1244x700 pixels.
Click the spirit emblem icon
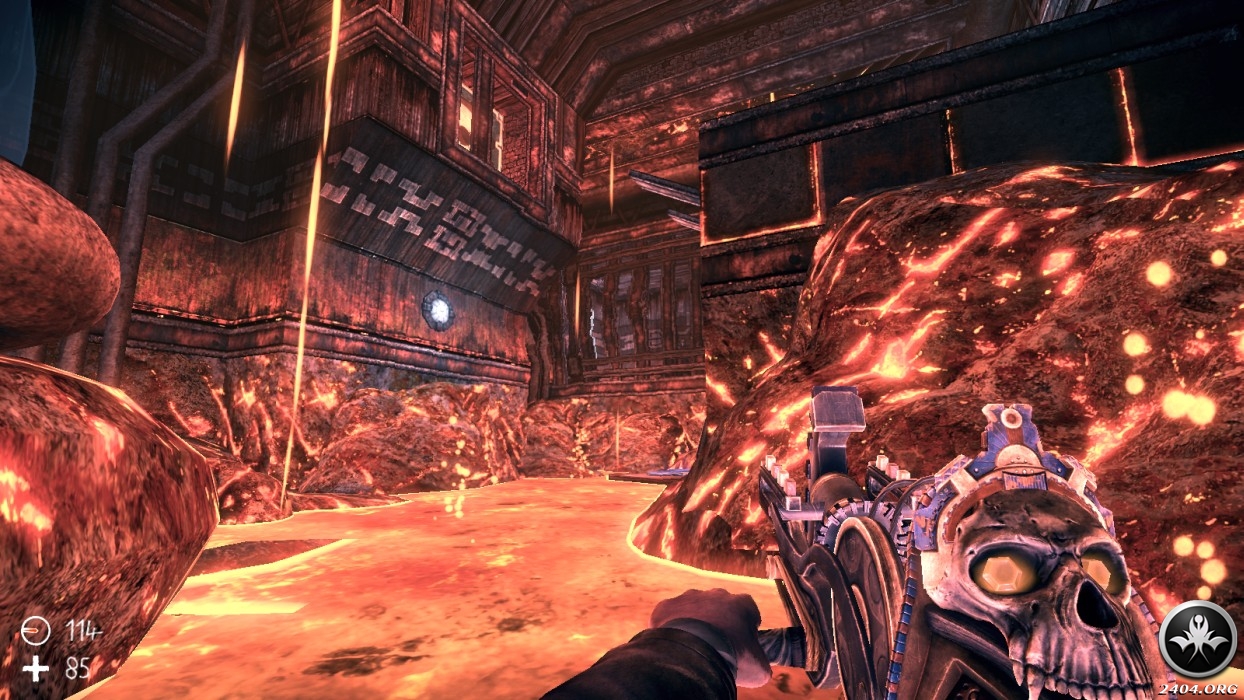1197,639
